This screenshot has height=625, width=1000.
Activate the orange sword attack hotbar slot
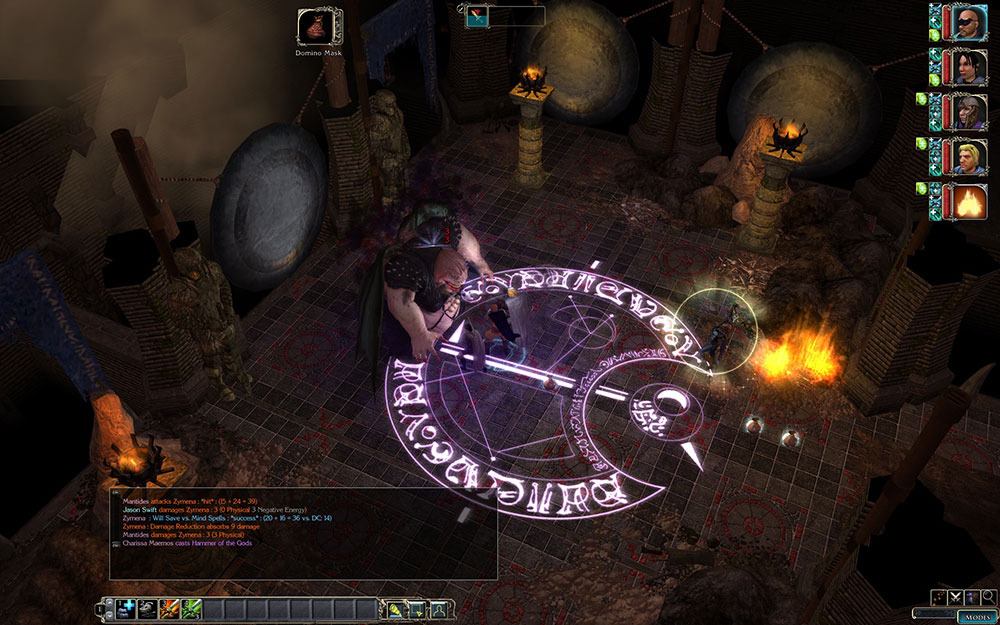click(x=170, y=608)
